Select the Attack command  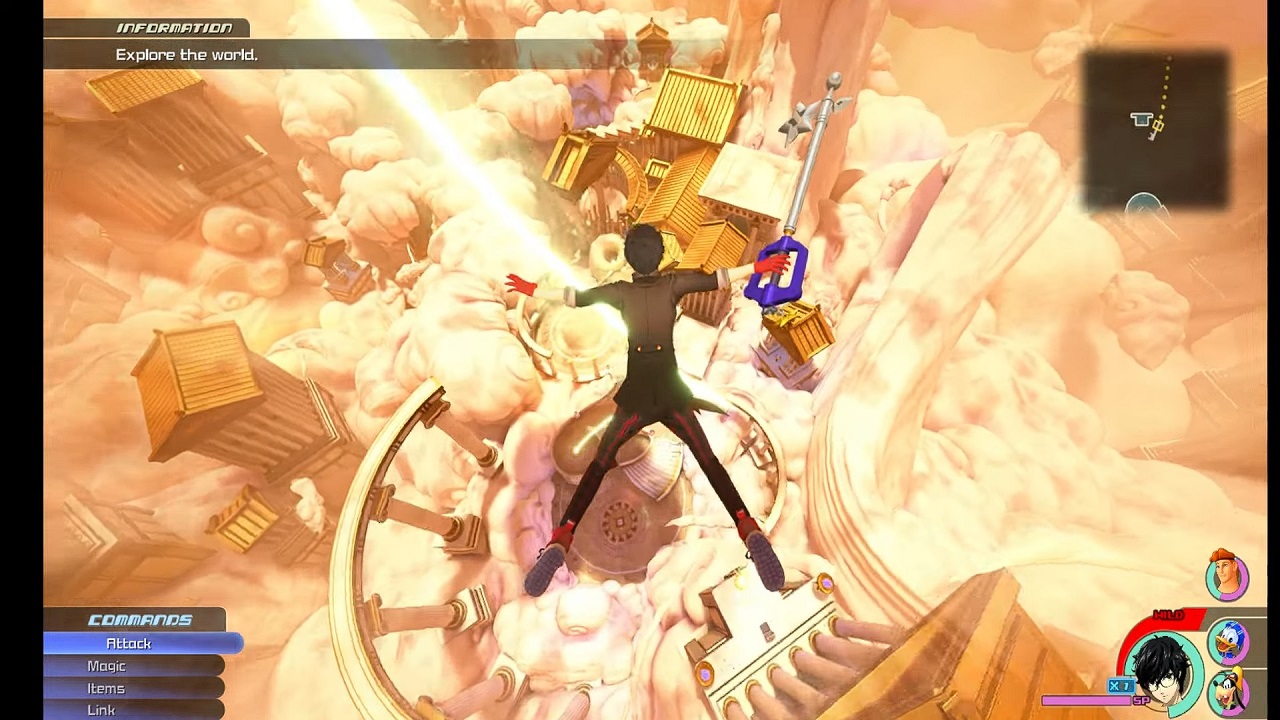(130, 644)
